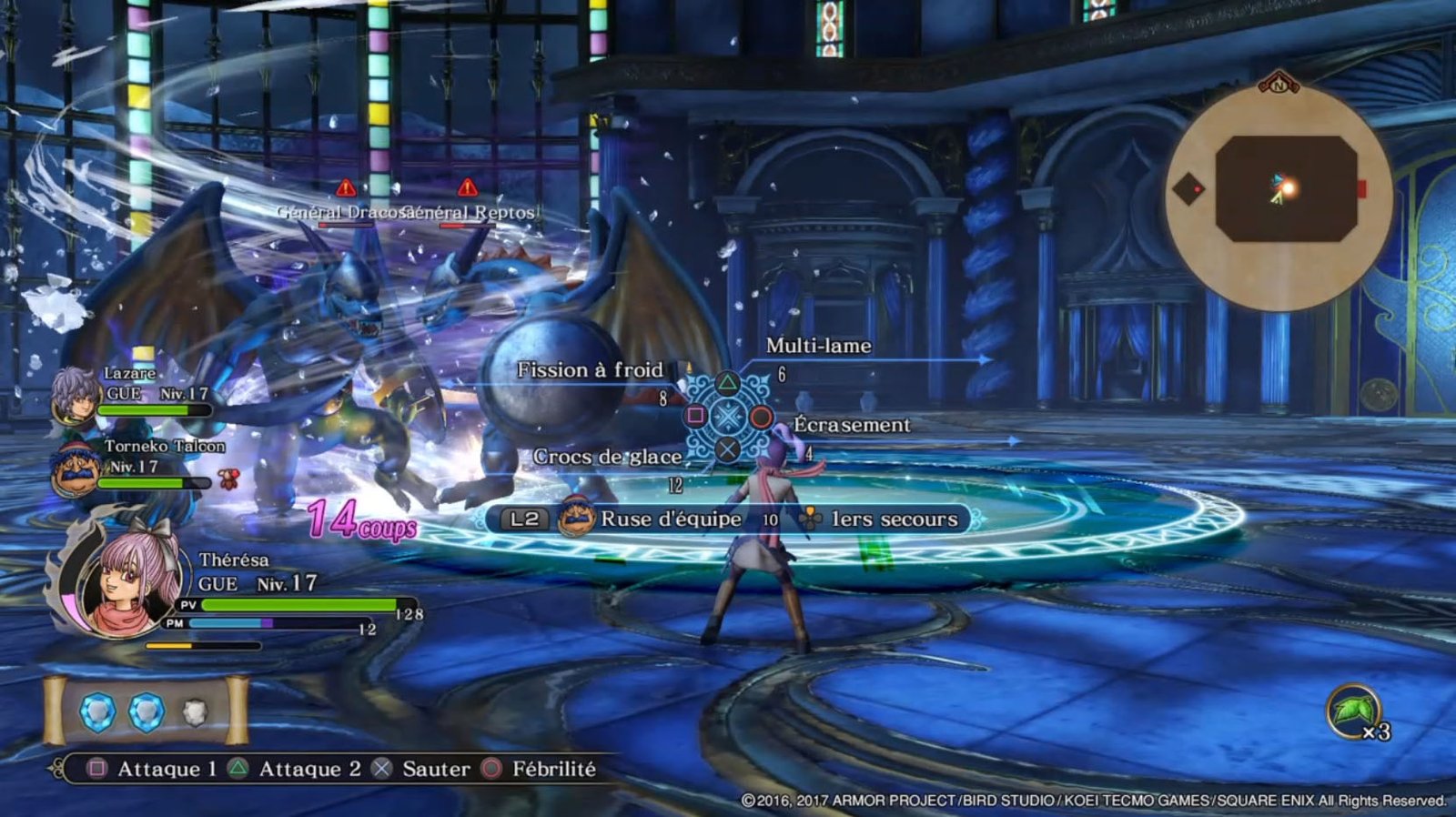Activate the Écrasement skill
The height and width of the screenshot is (817, 1456).
(851, 425)
